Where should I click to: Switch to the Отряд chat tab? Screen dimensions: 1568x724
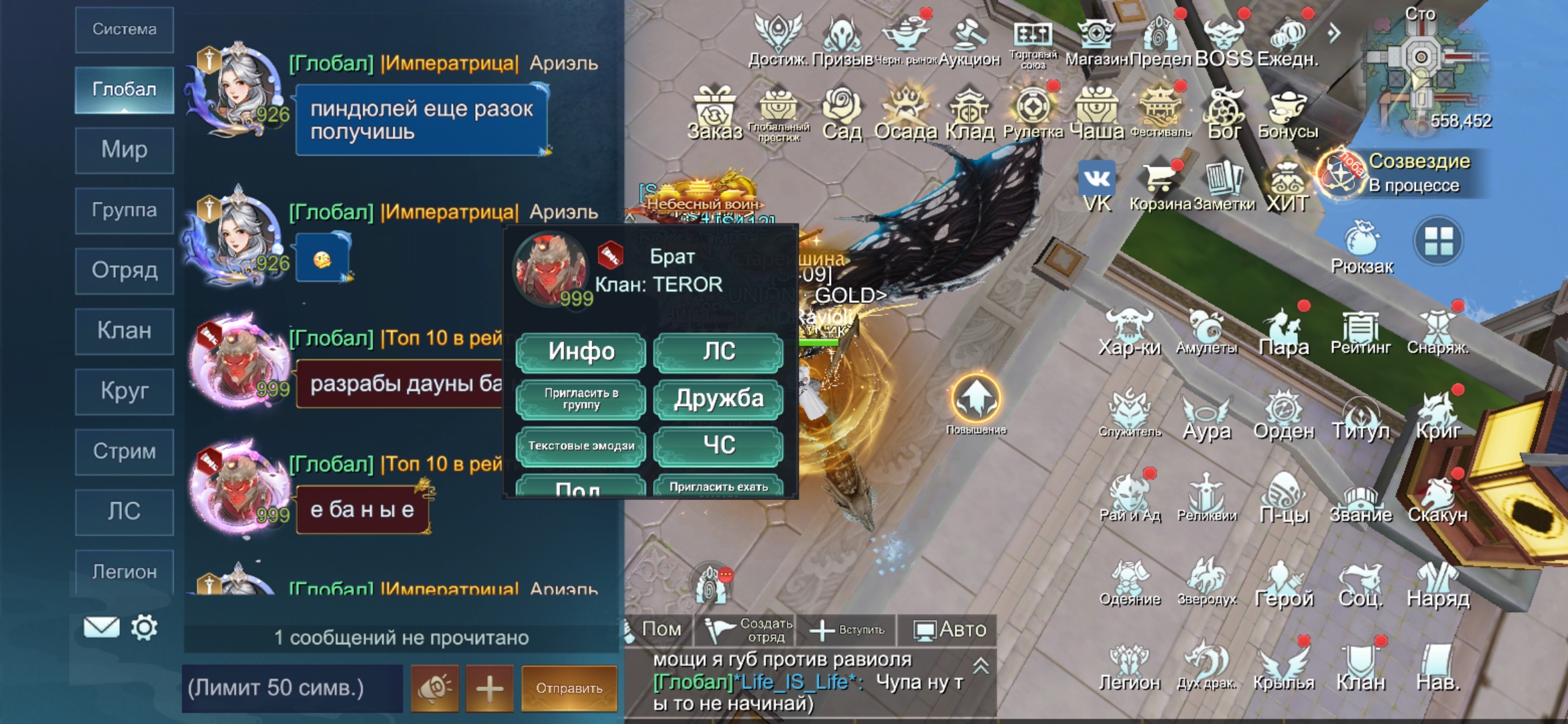click(x=125, y=270)
